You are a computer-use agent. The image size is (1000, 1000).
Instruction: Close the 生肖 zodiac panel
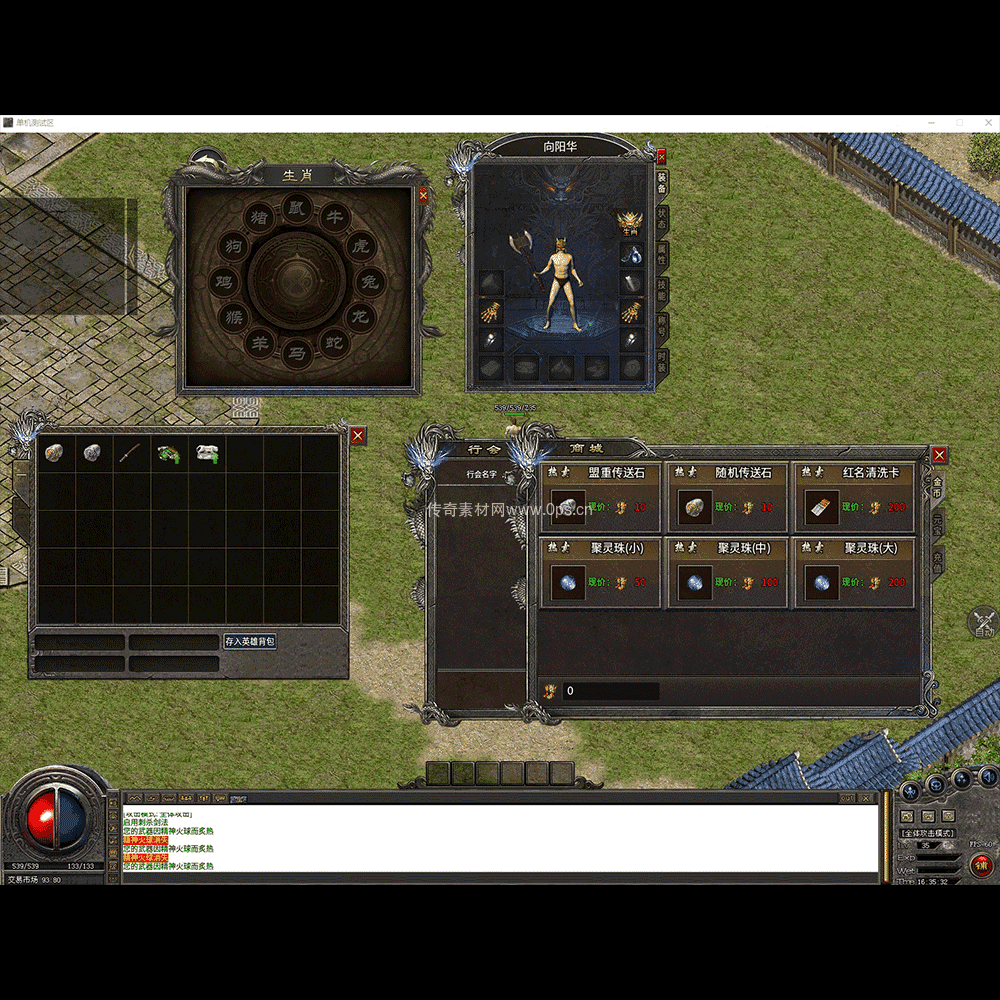pyautogui.click(x=423, y=196)
